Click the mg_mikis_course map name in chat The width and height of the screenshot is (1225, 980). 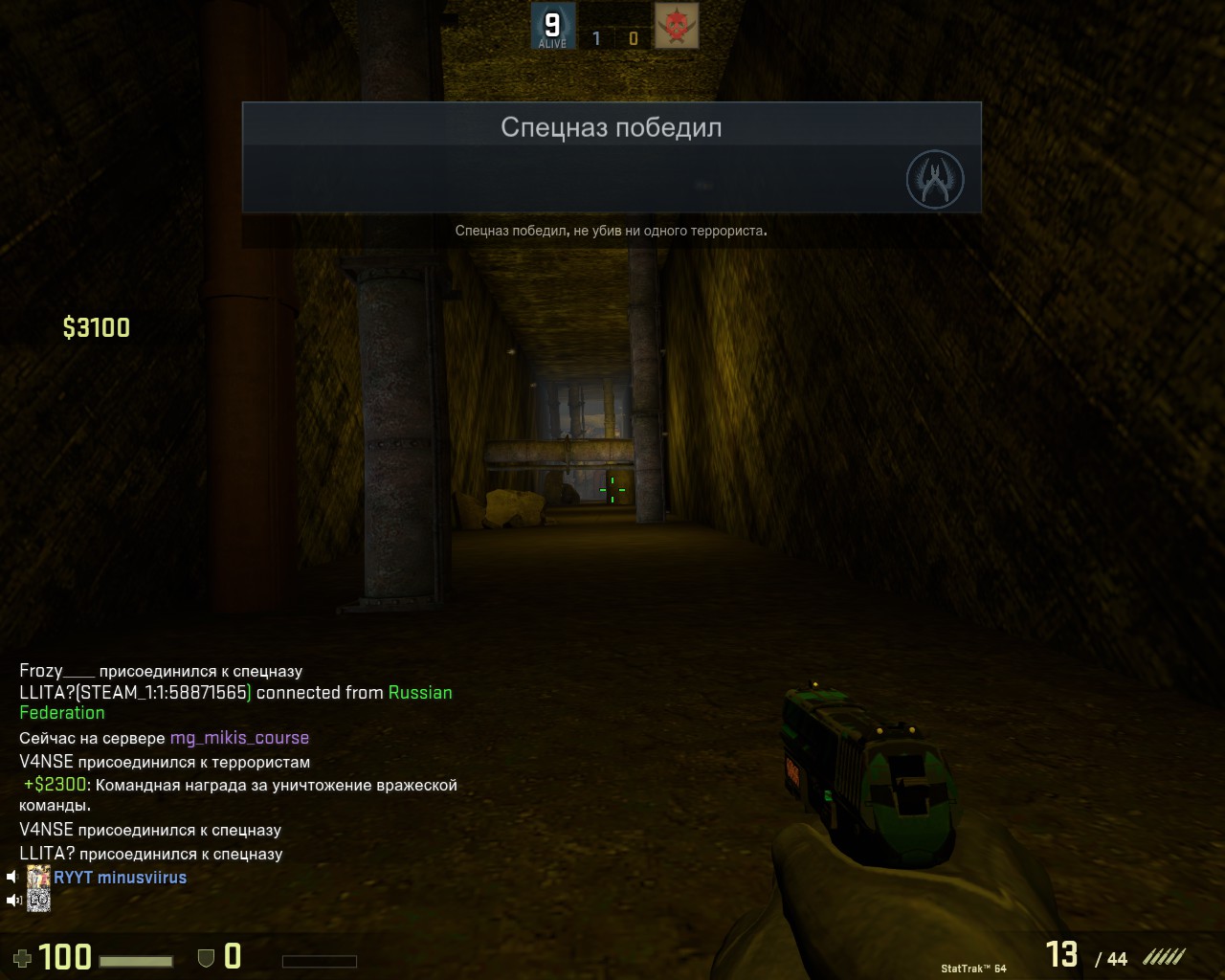tap(239, 738)
